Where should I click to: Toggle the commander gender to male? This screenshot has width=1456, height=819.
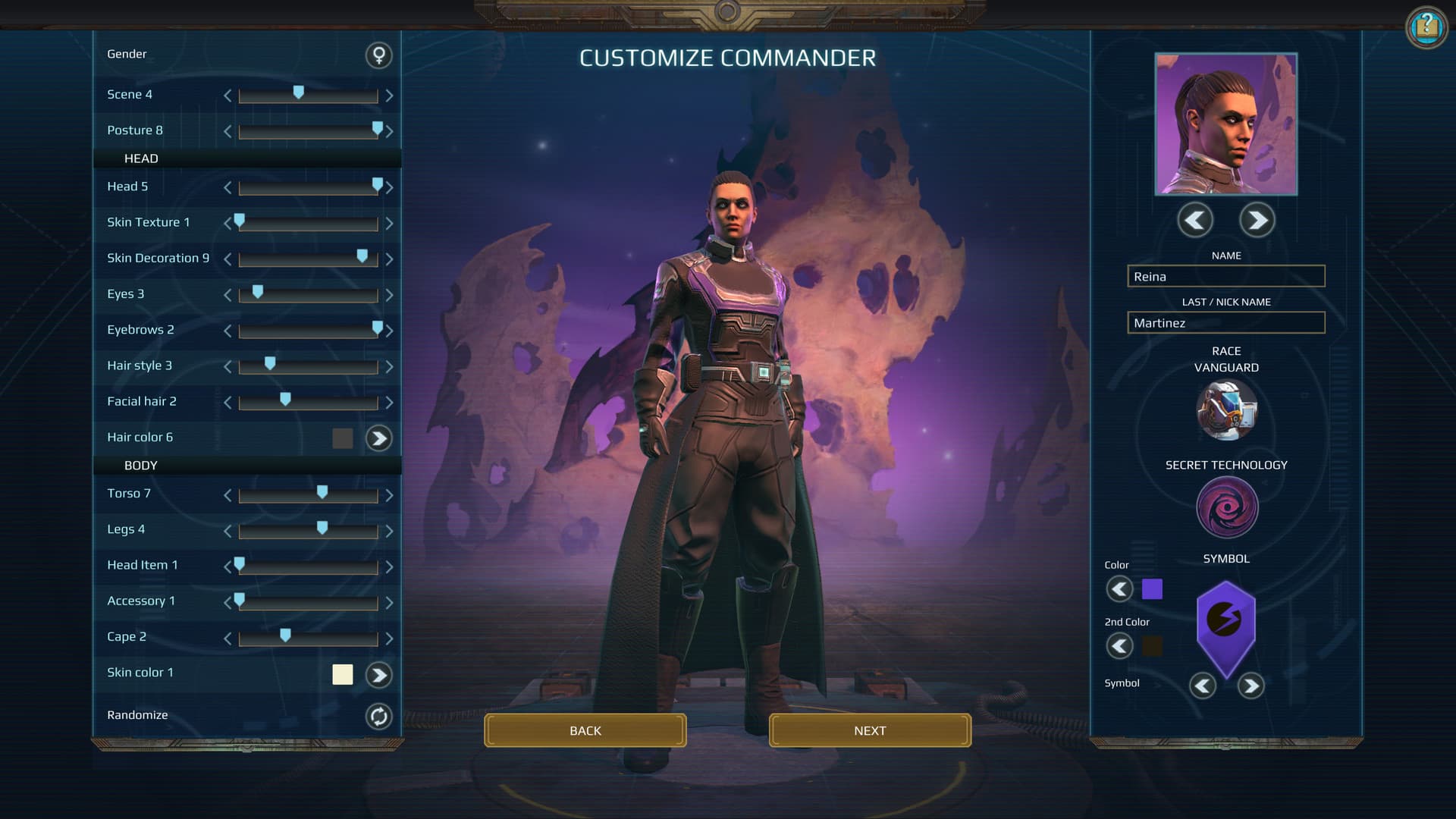tap(378, 55)
